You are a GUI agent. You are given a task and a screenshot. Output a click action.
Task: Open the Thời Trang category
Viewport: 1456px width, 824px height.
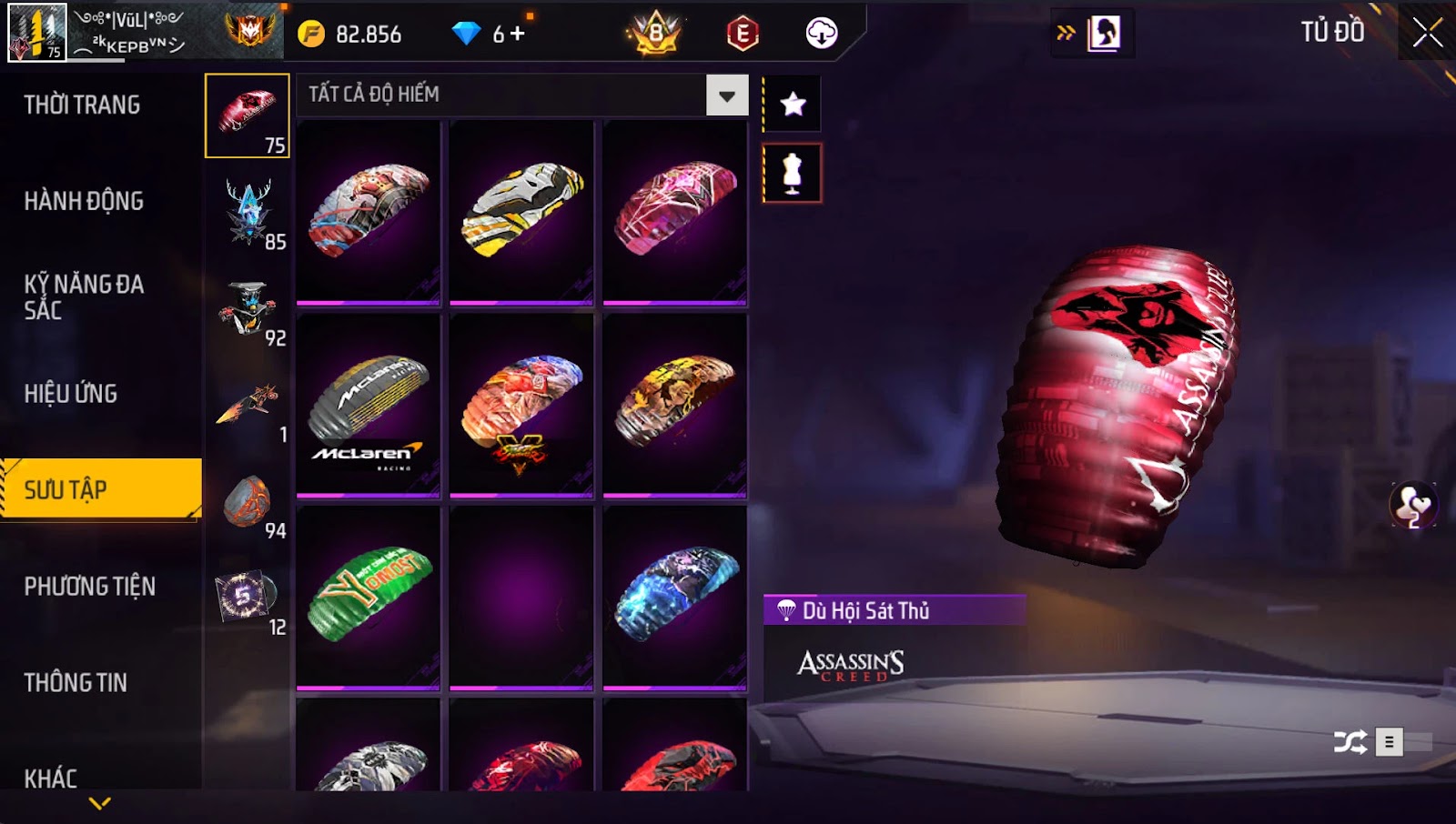(82, 105)
